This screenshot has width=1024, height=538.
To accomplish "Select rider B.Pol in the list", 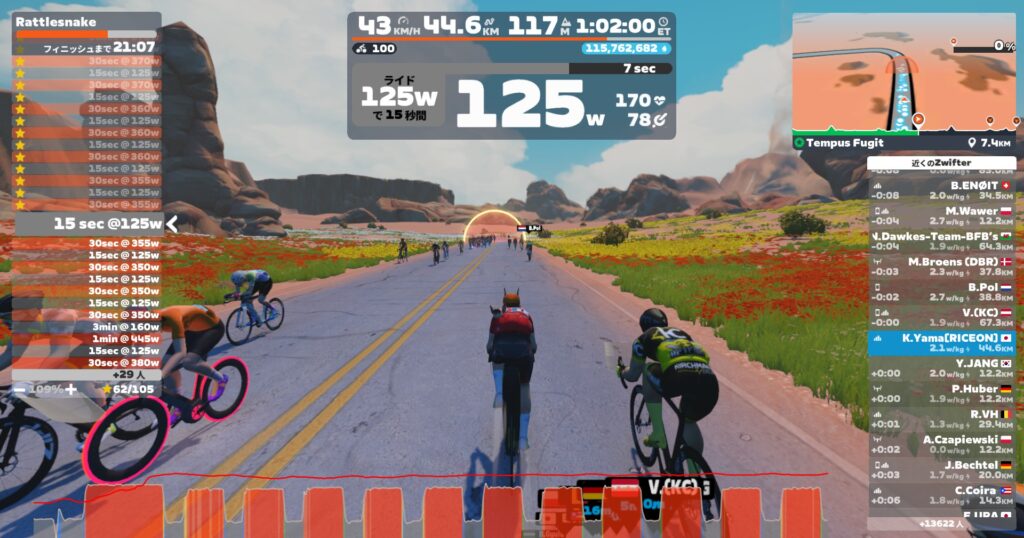I will [941, 292].
